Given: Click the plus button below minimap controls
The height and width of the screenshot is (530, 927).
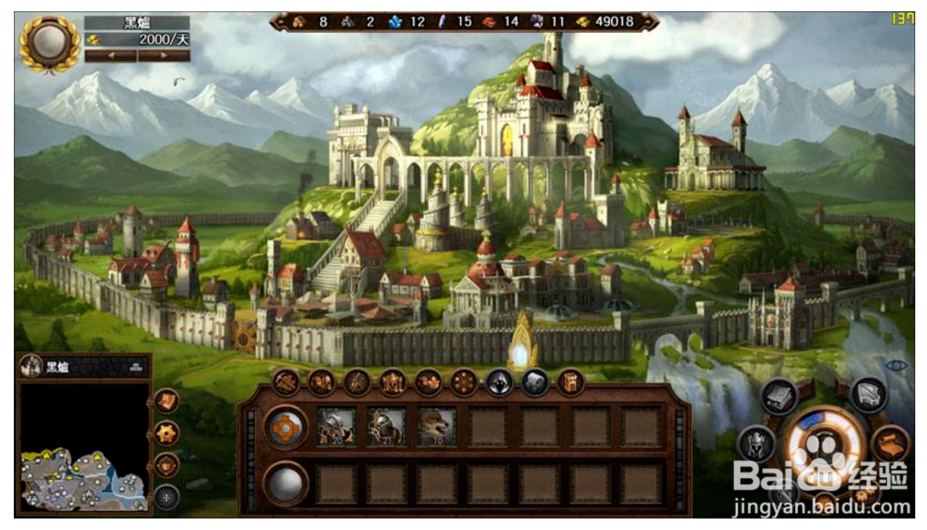Looking at the screenshot, I should (x=166, y=496).
